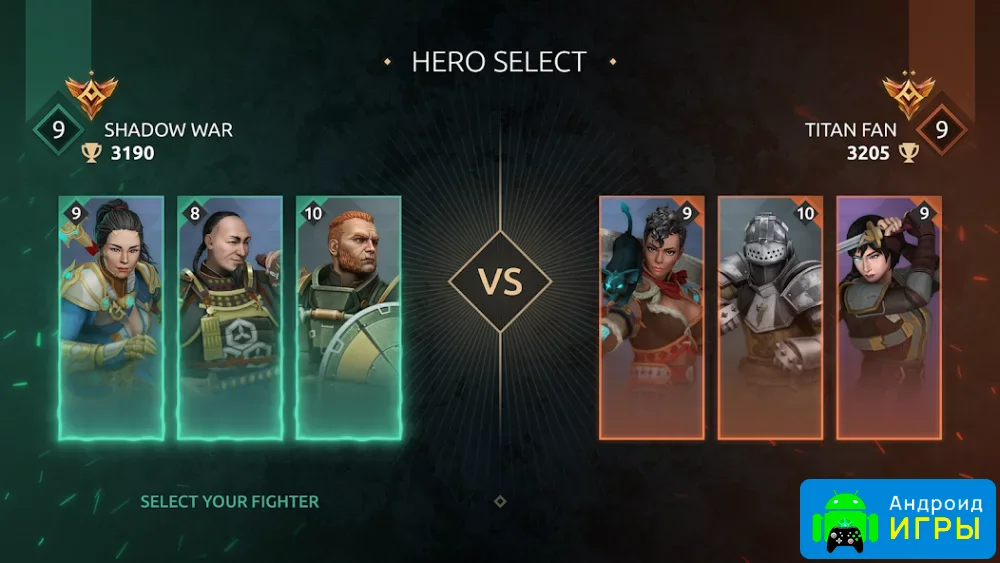Screen dimensions: 1000x563
Task: Select the level 9 blue-robed woman hero card
Action: [x=111, y=317]
